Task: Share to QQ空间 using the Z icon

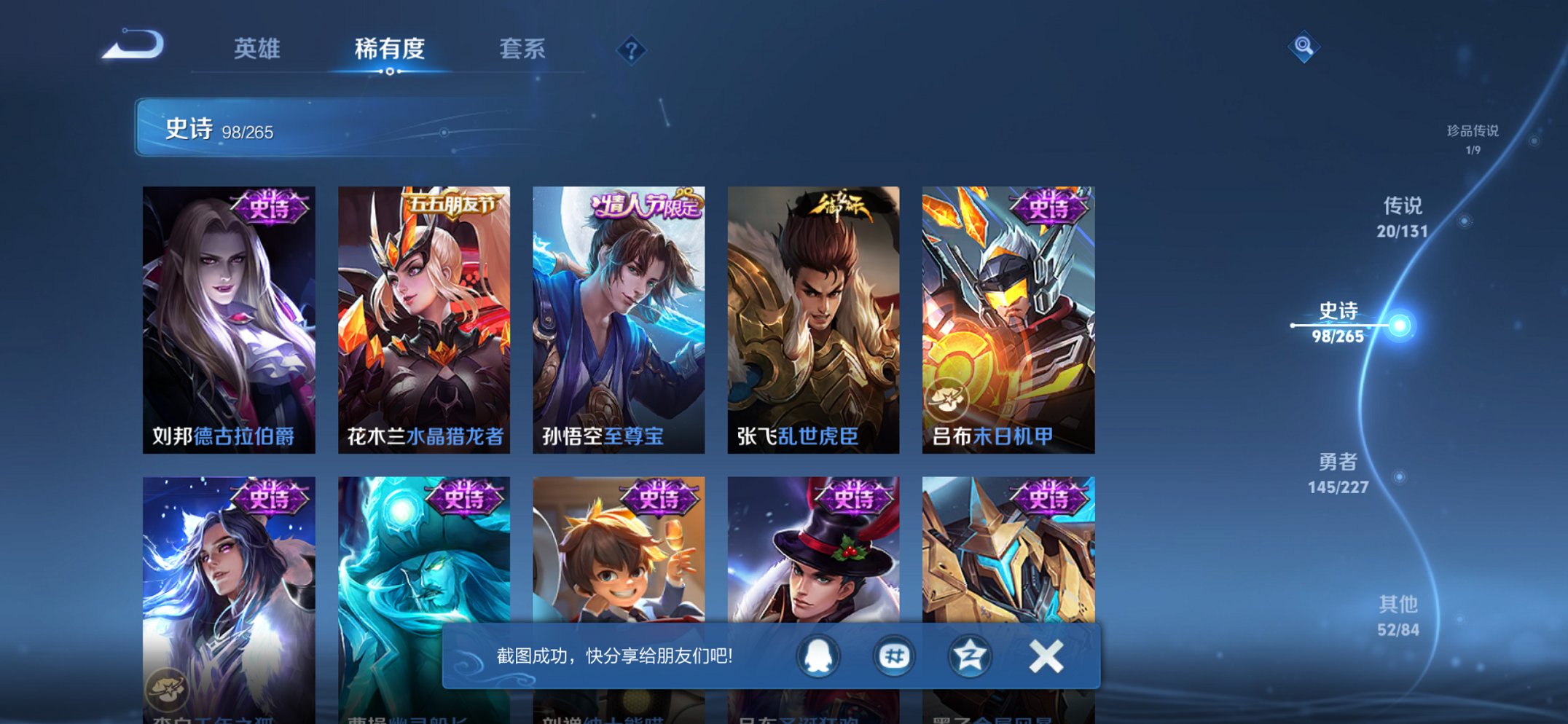Action: (970, 655)
